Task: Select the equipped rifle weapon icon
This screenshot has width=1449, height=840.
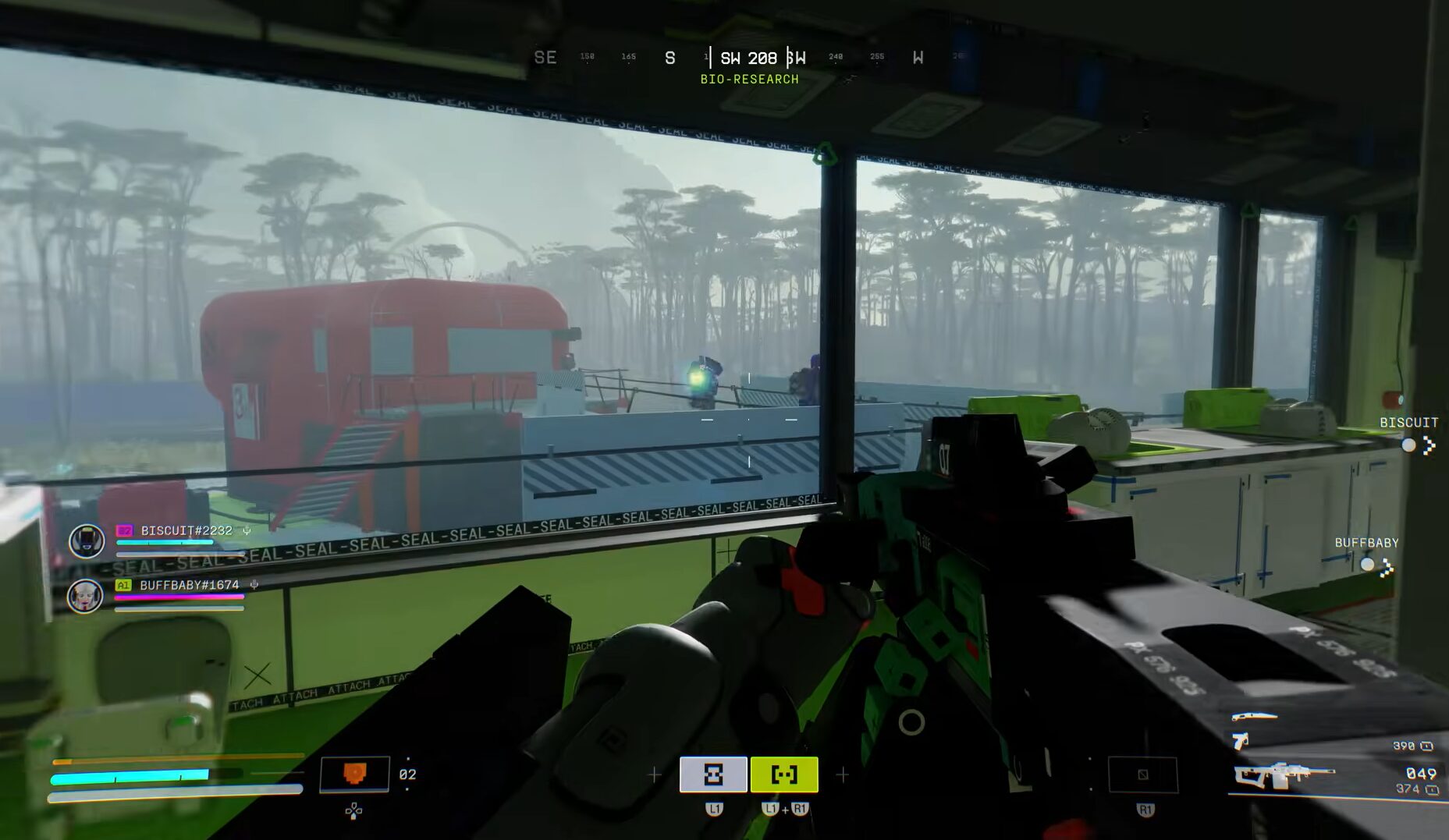Action: (x=1283, y=775)
